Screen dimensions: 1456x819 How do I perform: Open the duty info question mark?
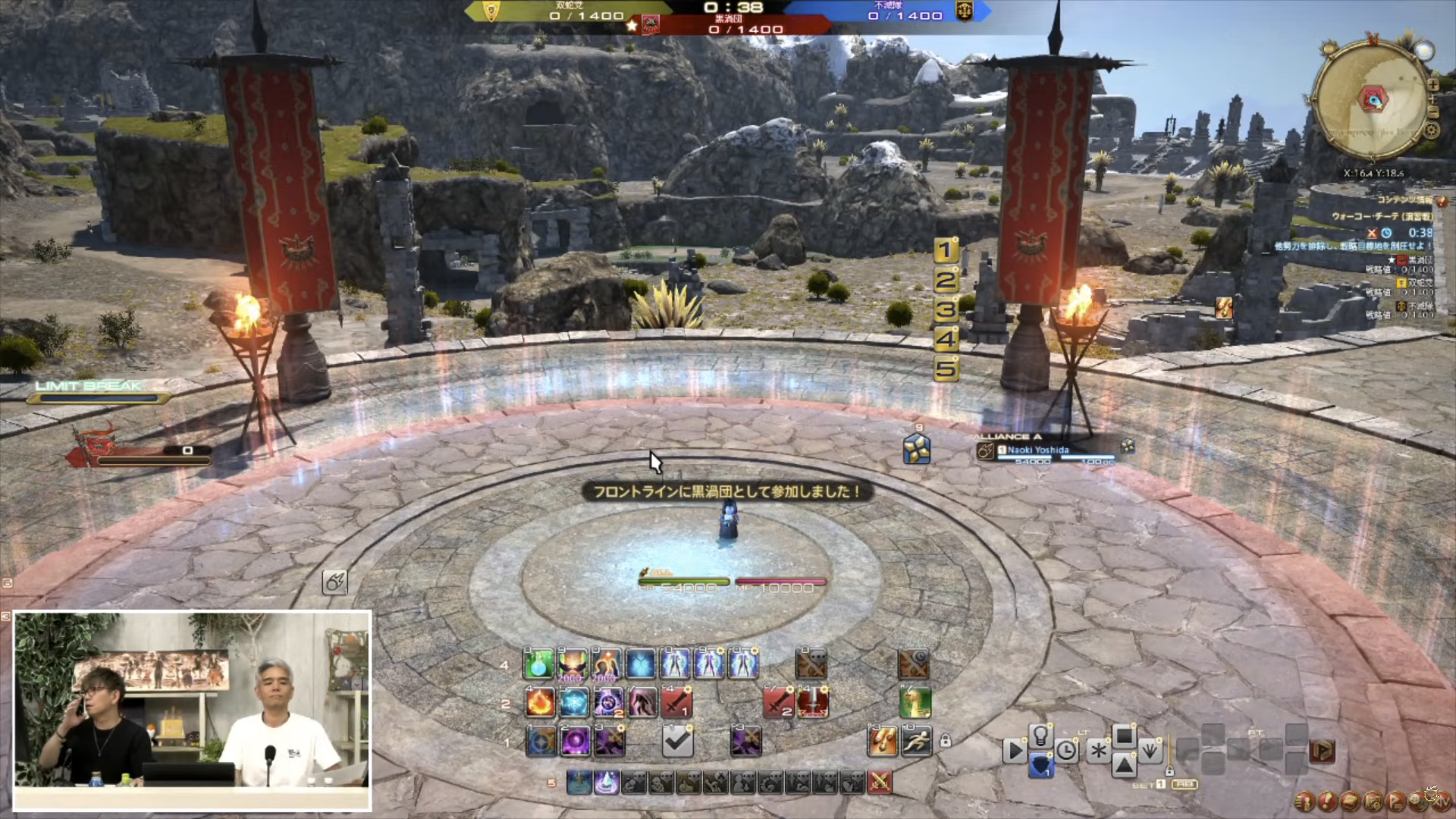tap(1442, 201)
